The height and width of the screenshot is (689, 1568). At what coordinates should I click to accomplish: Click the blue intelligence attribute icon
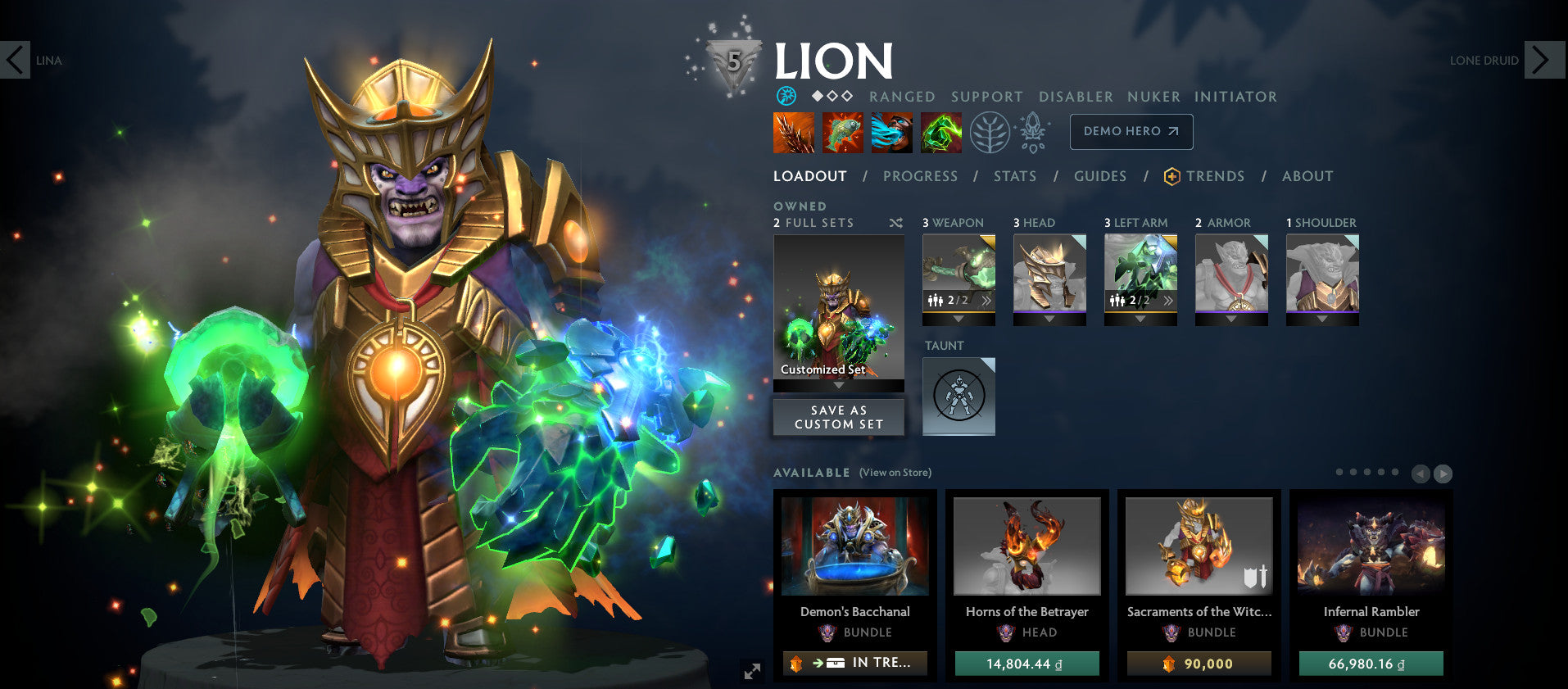point(785,96)
